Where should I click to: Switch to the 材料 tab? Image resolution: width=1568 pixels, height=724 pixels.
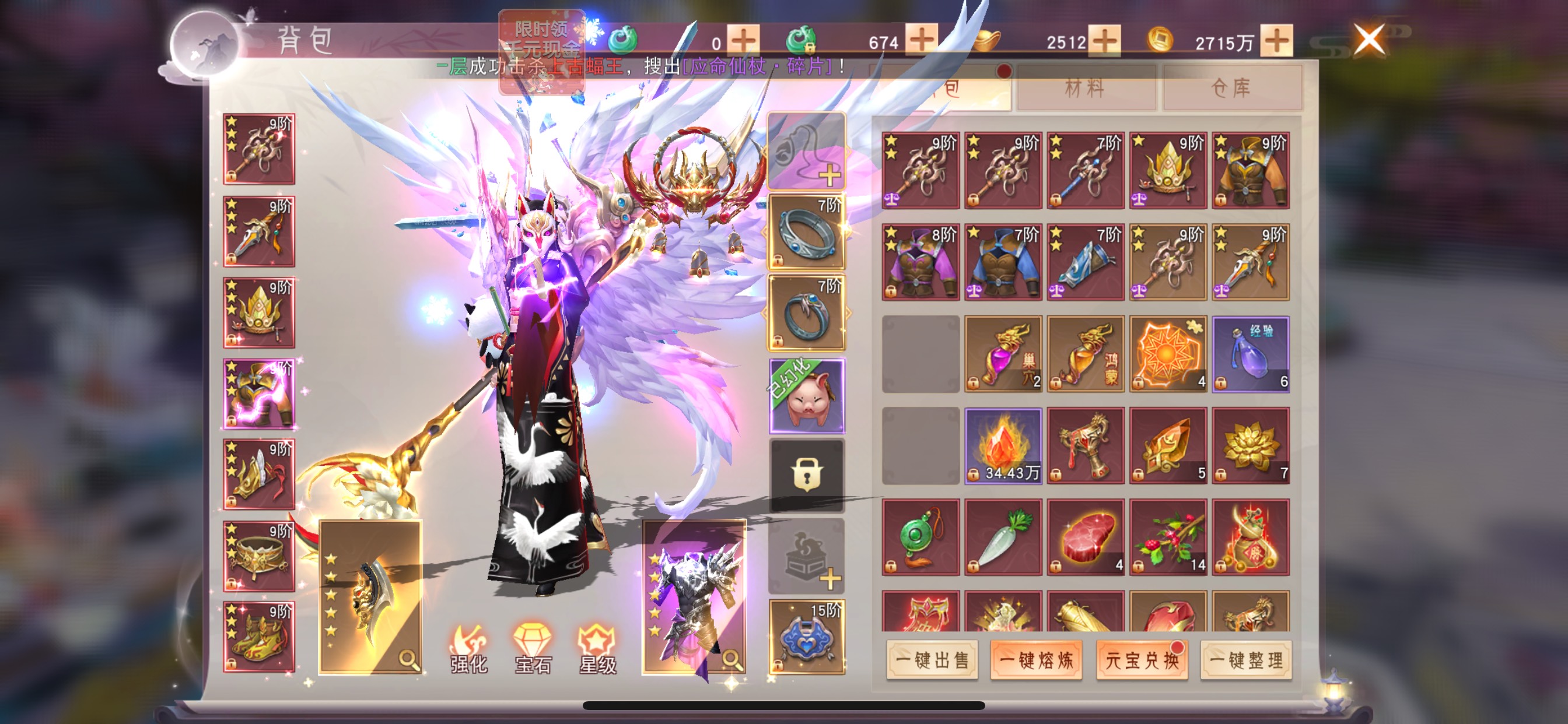click(x=1086, y=89)
